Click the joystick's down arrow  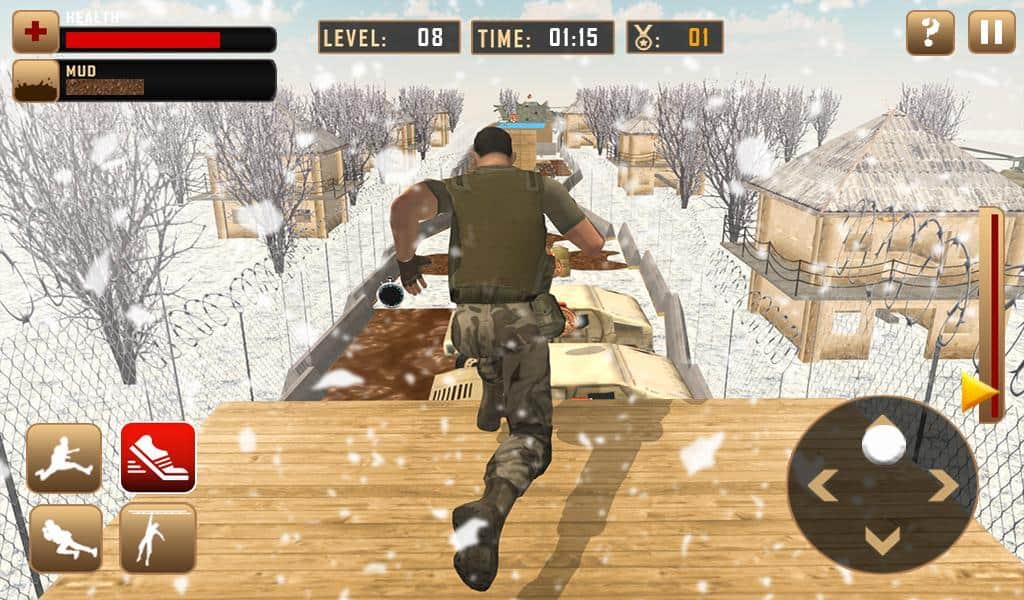coord(882,541)
